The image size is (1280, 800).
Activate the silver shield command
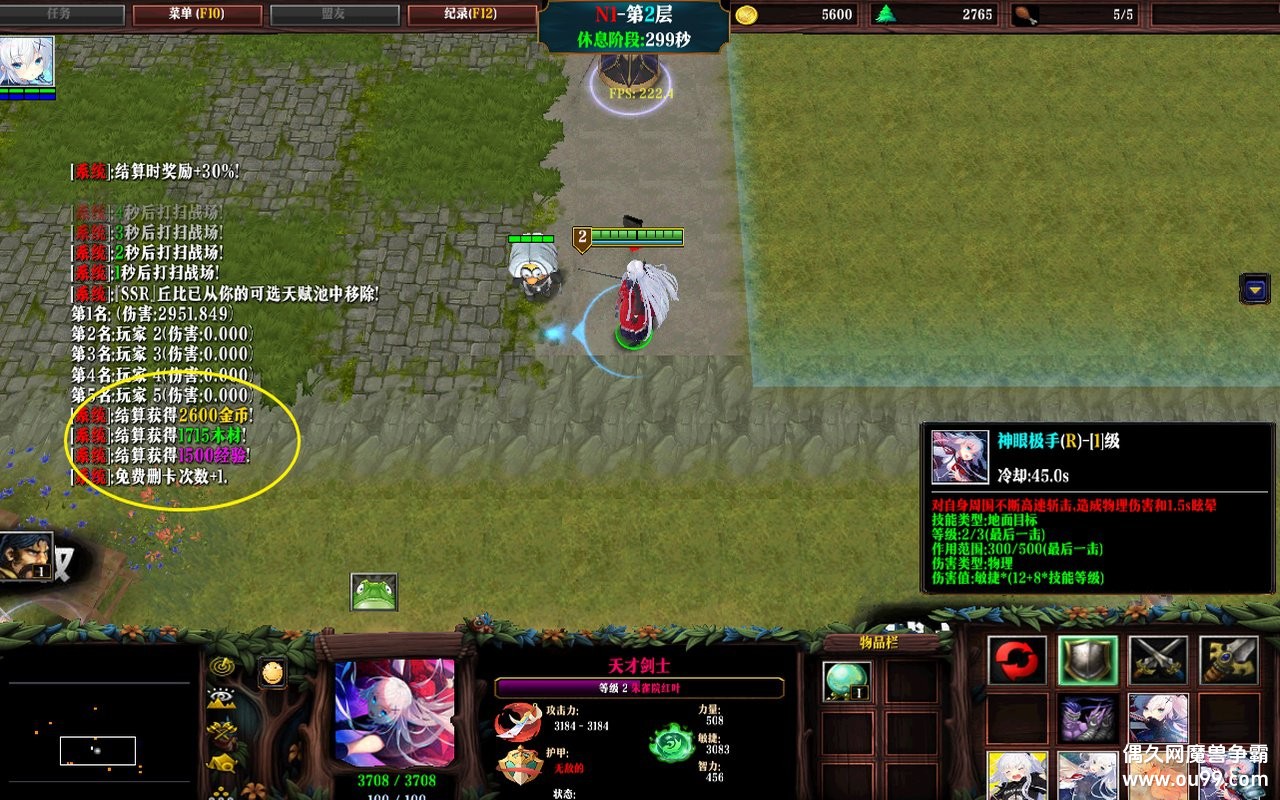1088,661
